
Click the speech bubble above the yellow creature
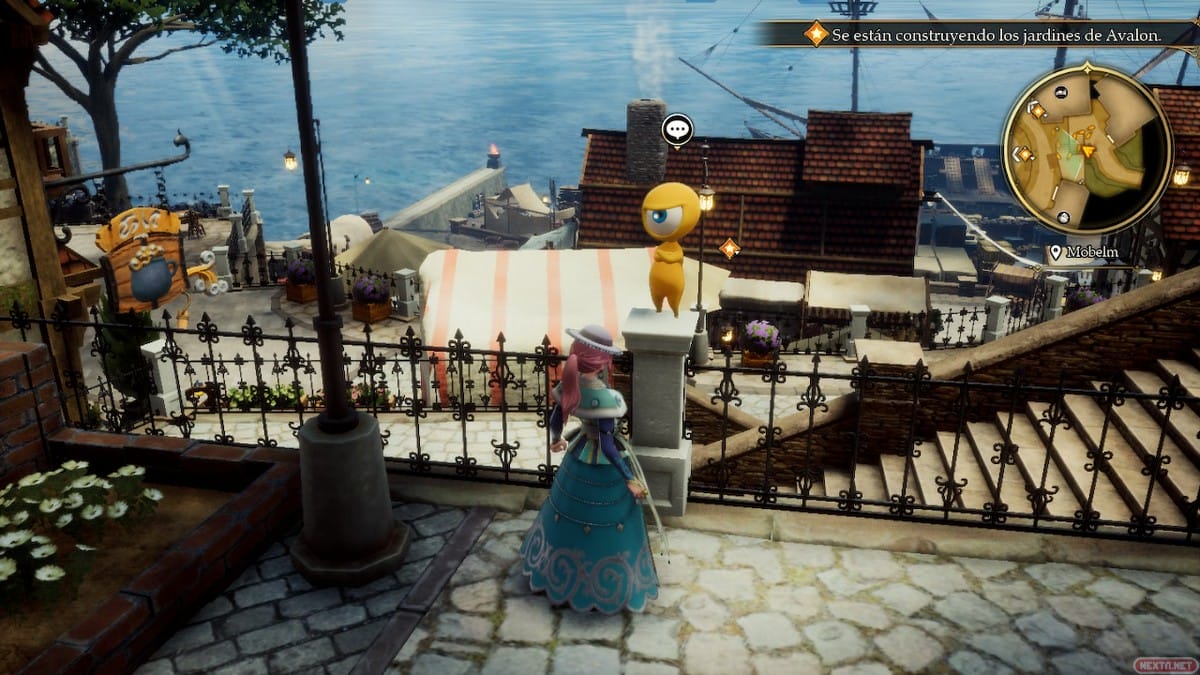pos(677,129)
